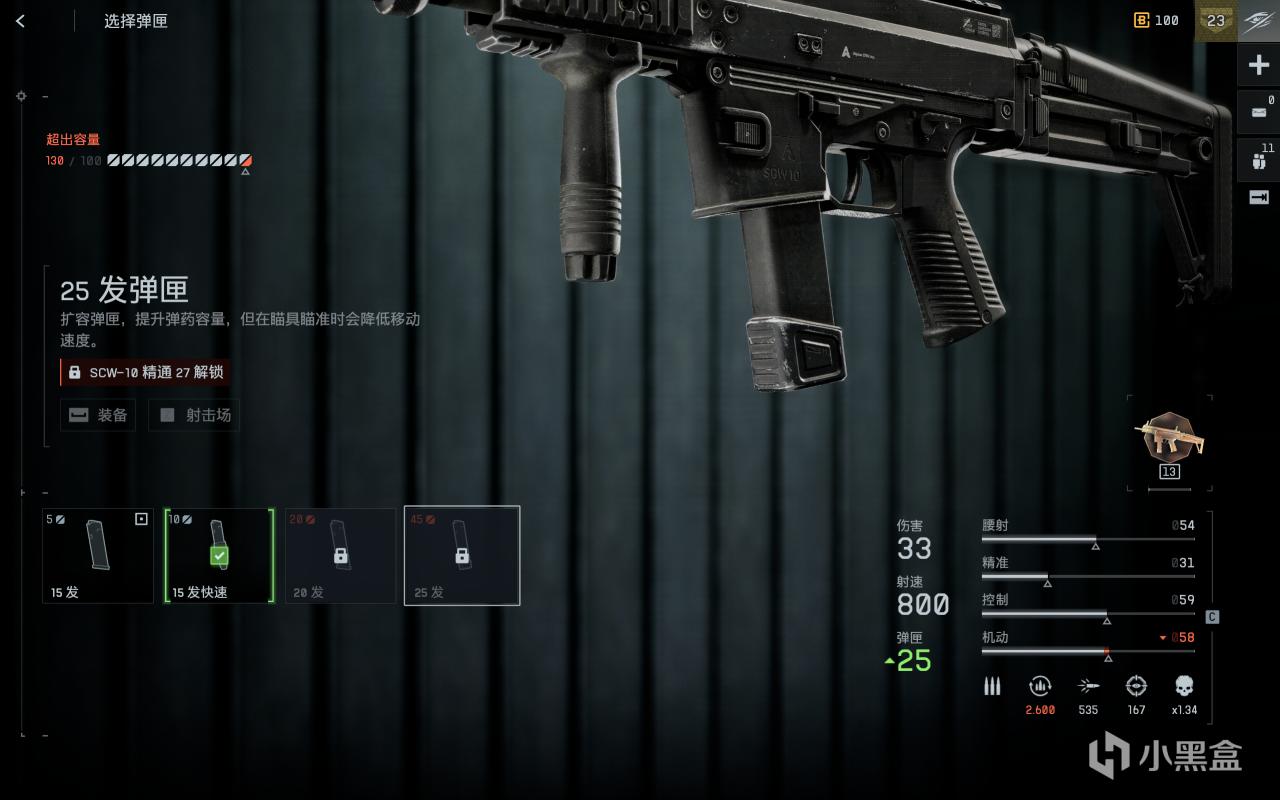Open the 射击场 firing range
The height and width of the screenshot is (800, 1280).
pyautogui.click(x=194, y=415)
